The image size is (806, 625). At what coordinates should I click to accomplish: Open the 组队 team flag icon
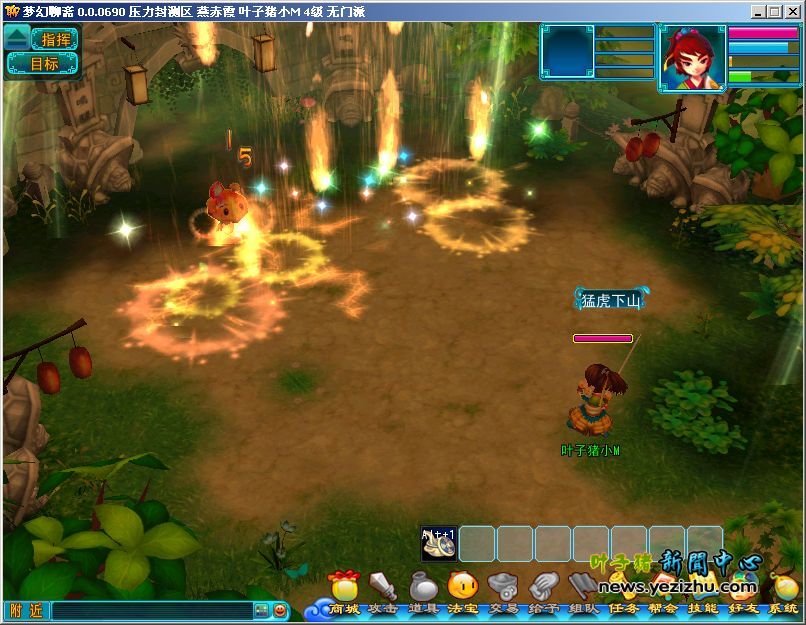coord(583,587)
